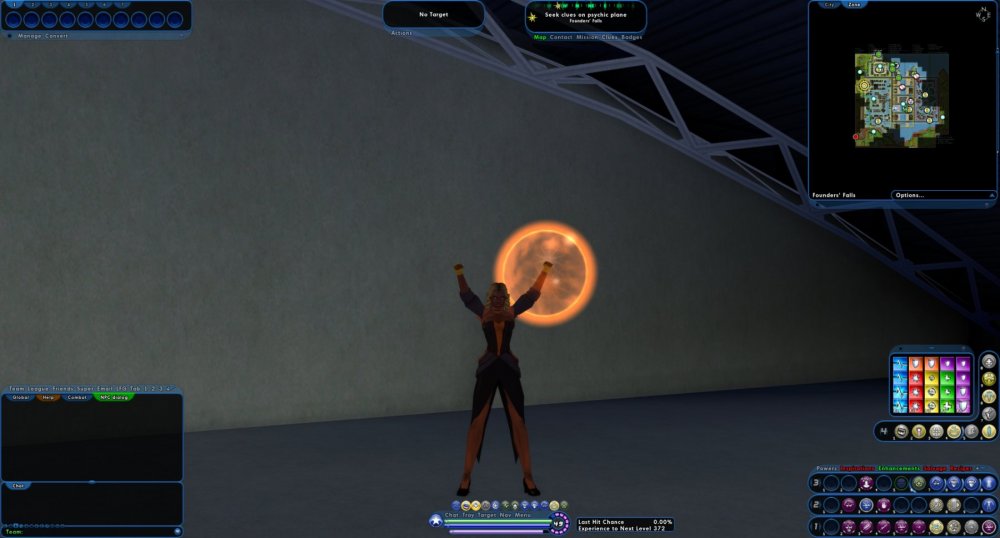The image size is (1000, 538).
Task: View the Badges tab
Action: 632,37
